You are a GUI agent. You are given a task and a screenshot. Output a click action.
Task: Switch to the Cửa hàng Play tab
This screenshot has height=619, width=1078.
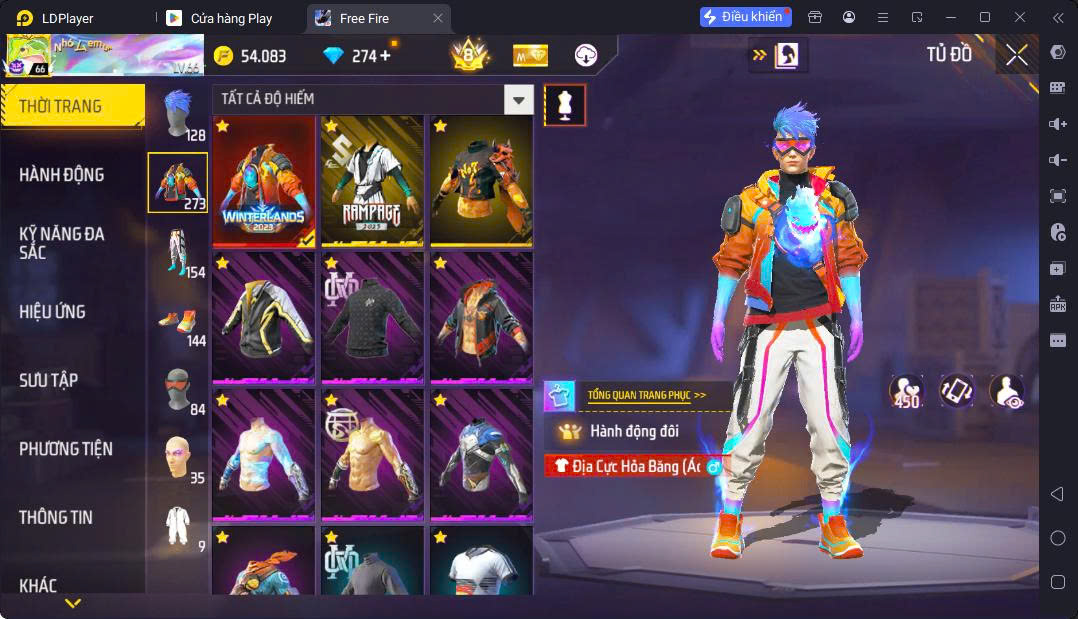230,18
